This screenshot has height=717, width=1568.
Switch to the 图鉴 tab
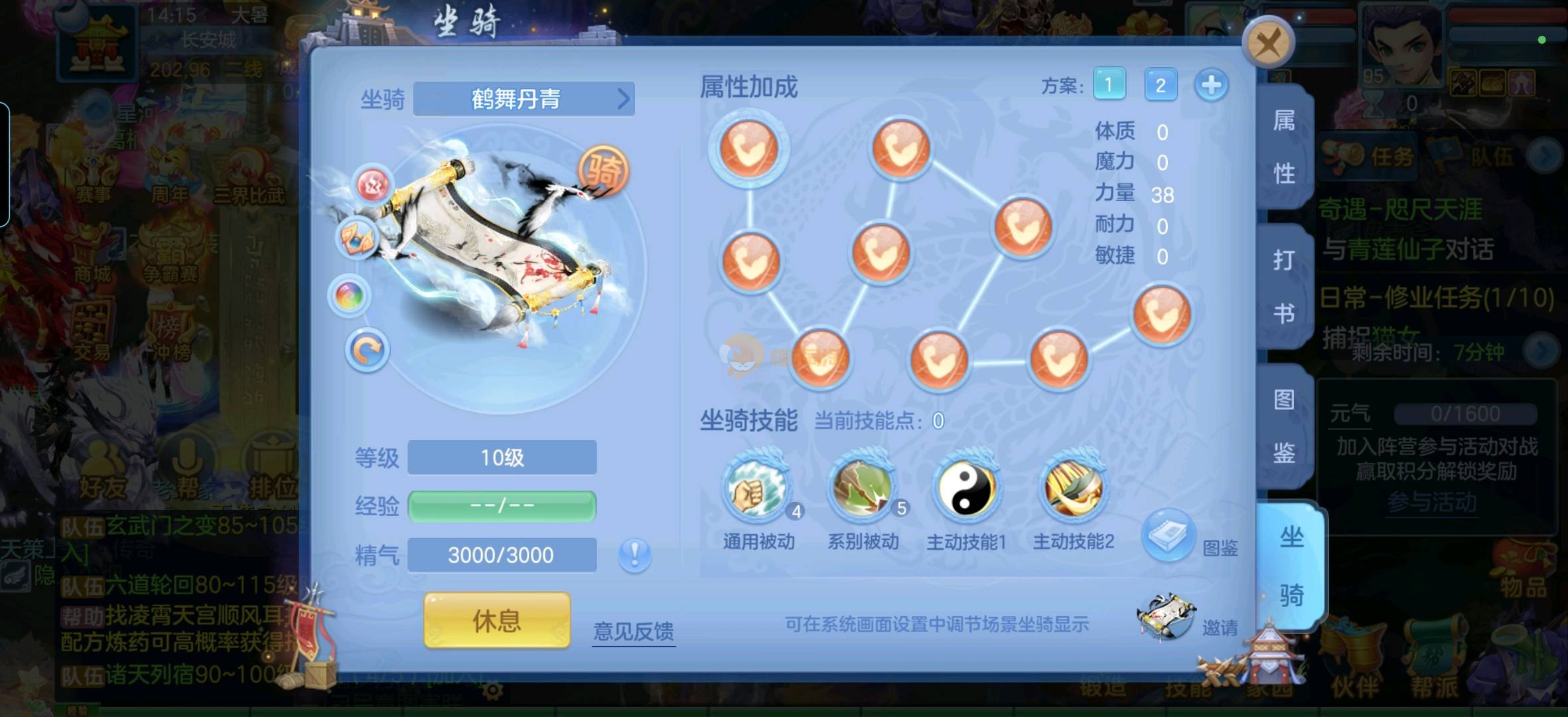1285,426
